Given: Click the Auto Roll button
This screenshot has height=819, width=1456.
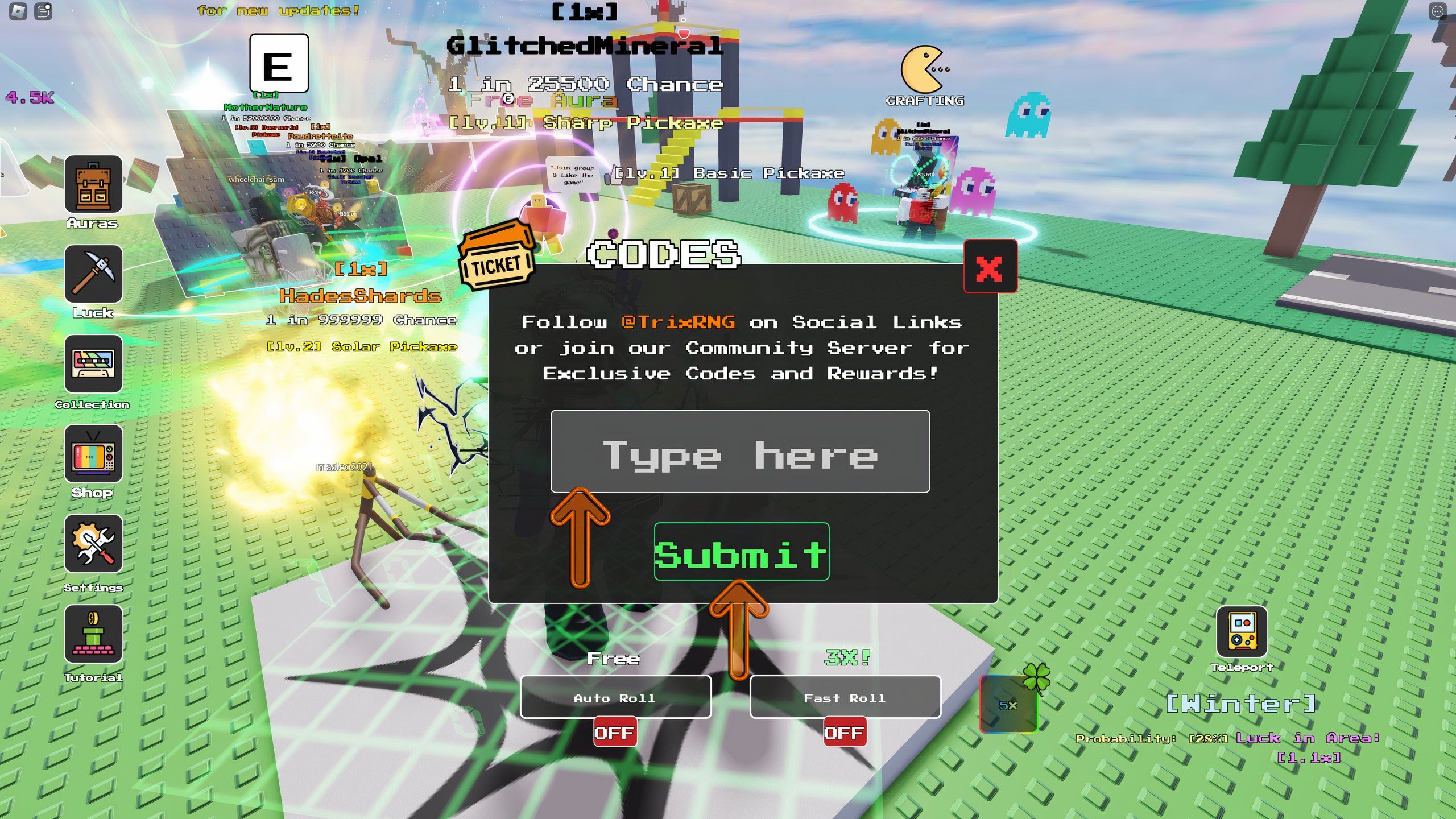Looking at the screenshot, I should [x=615, y=698].
